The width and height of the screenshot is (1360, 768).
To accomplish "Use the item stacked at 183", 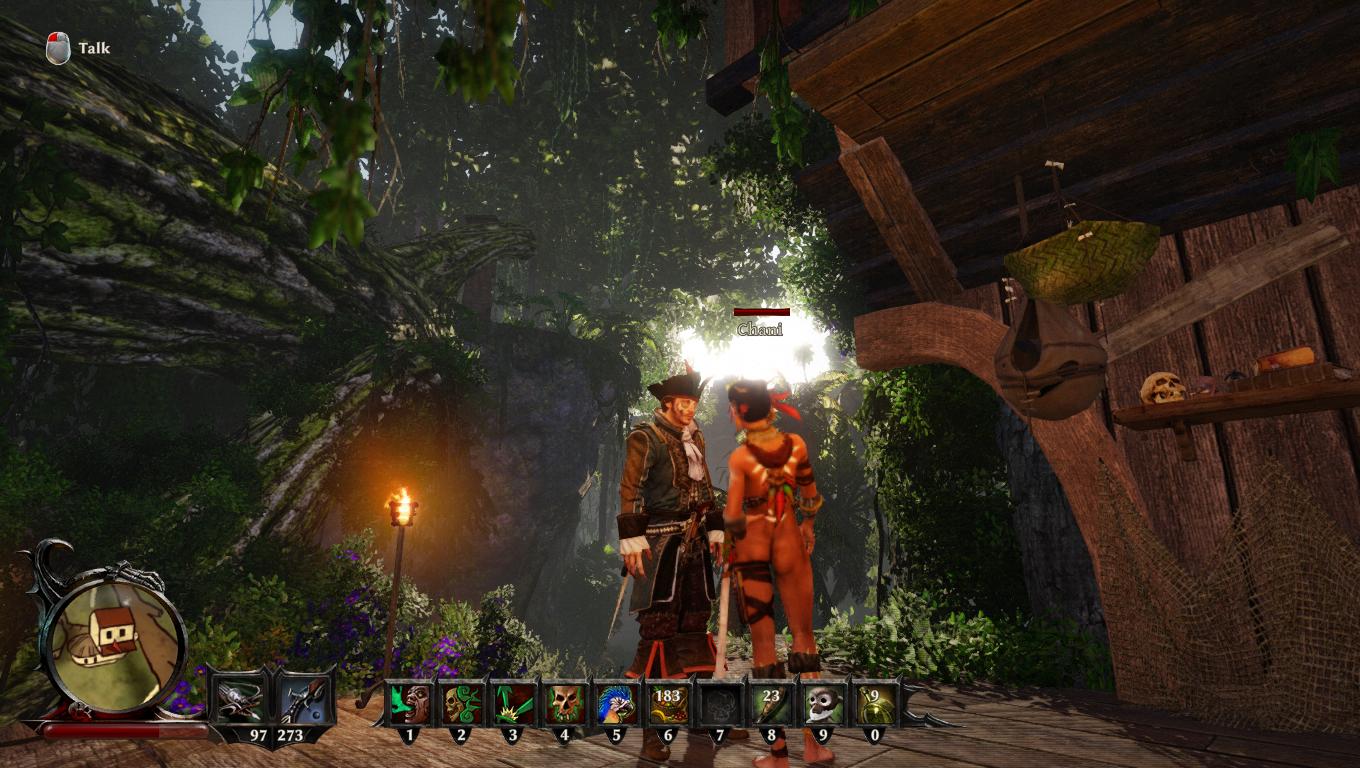I will pyautogui.click(x=668, y=703).
